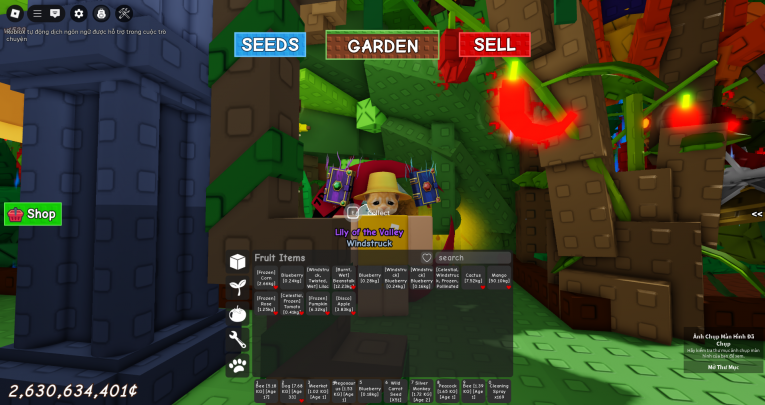Open the green Shop button

coord(33,214)
